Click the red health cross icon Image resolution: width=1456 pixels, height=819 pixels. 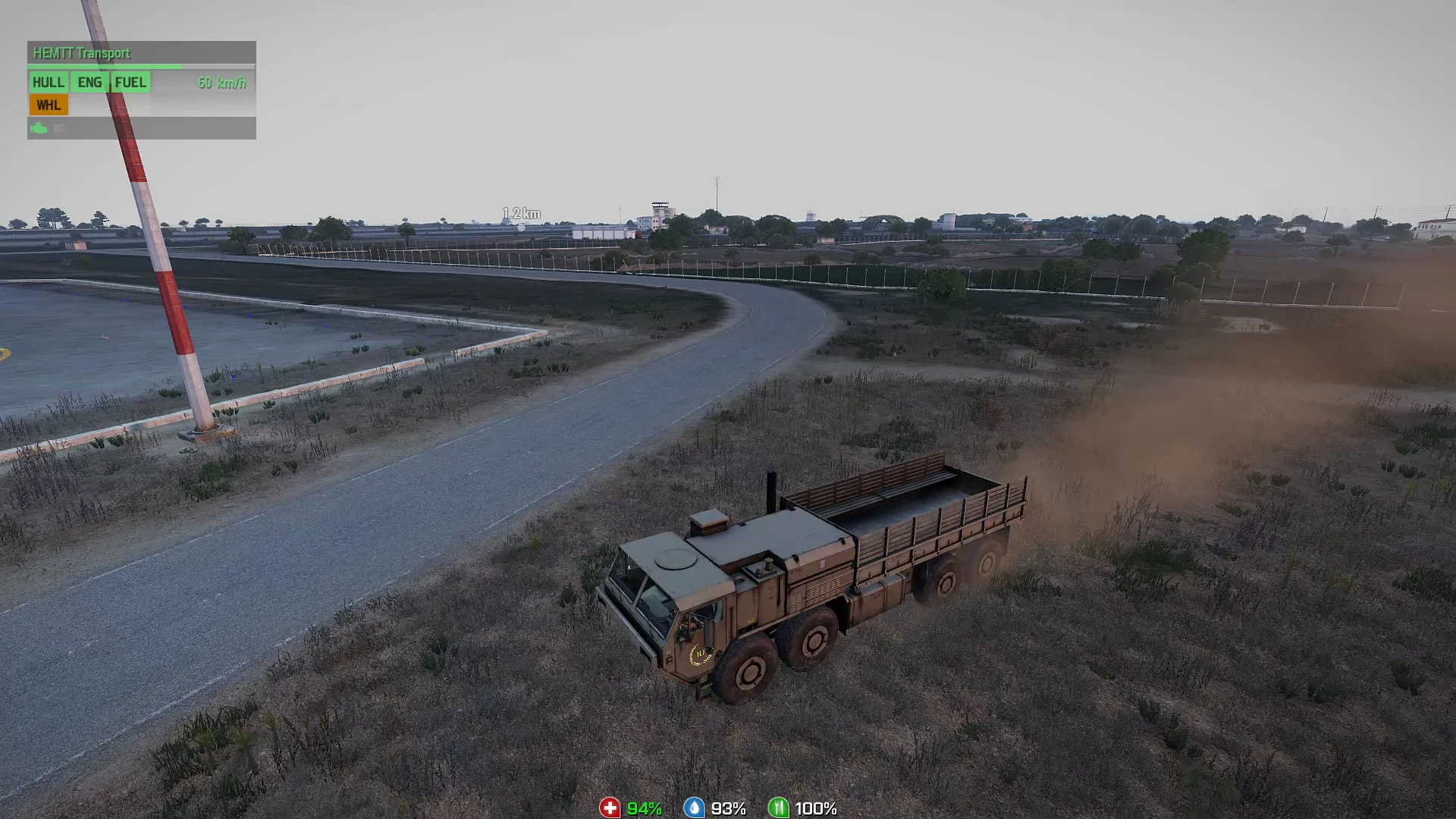click(610, 808)
